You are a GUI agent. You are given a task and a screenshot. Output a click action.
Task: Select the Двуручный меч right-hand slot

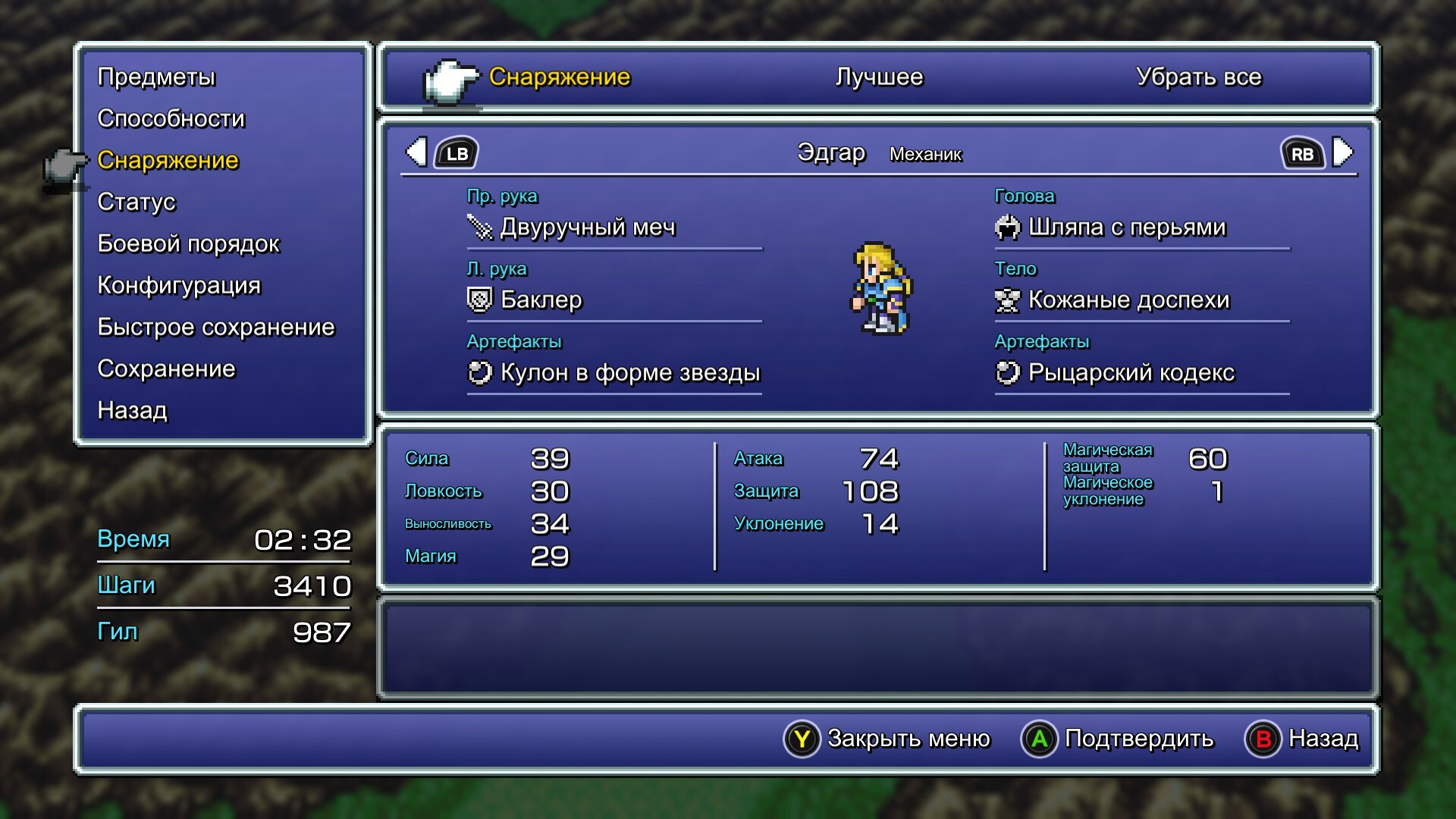[x=587, y=227]
